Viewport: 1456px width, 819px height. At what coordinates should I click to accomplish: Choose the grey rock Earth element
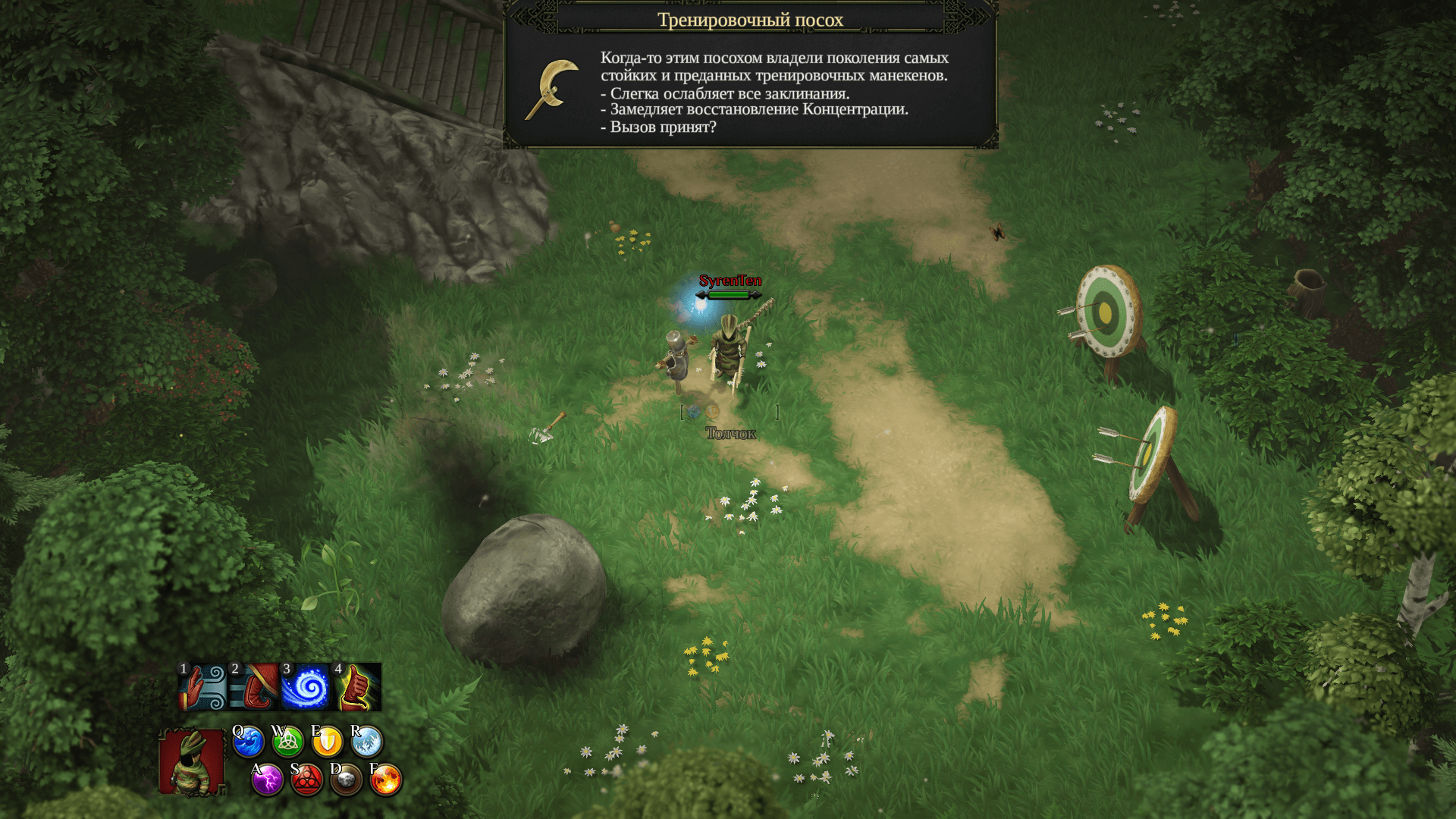[347, 780]
